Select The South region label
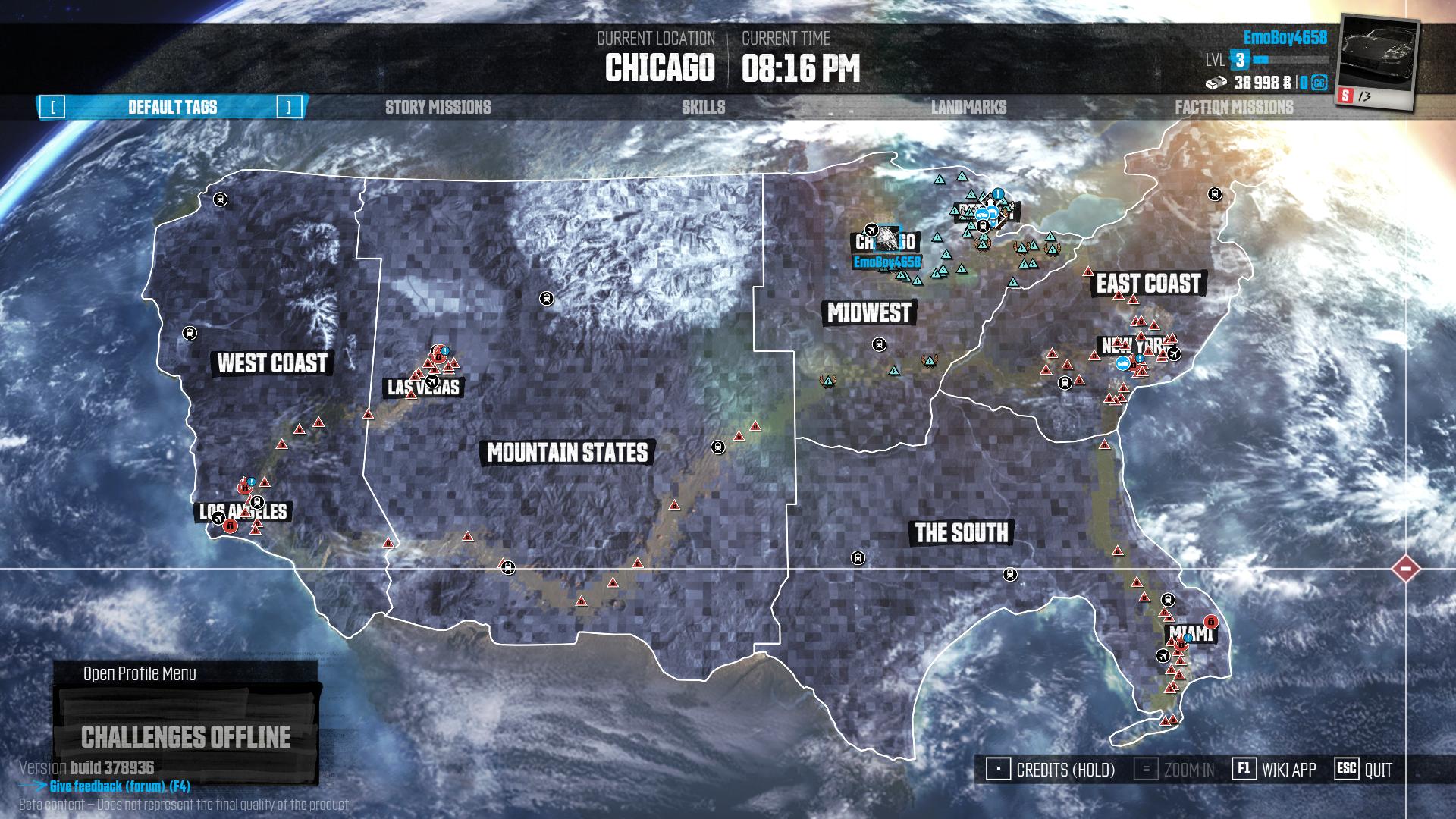The height and width of the screenshot is (819, 1456). pyautogui.click(x=961, y=533)
